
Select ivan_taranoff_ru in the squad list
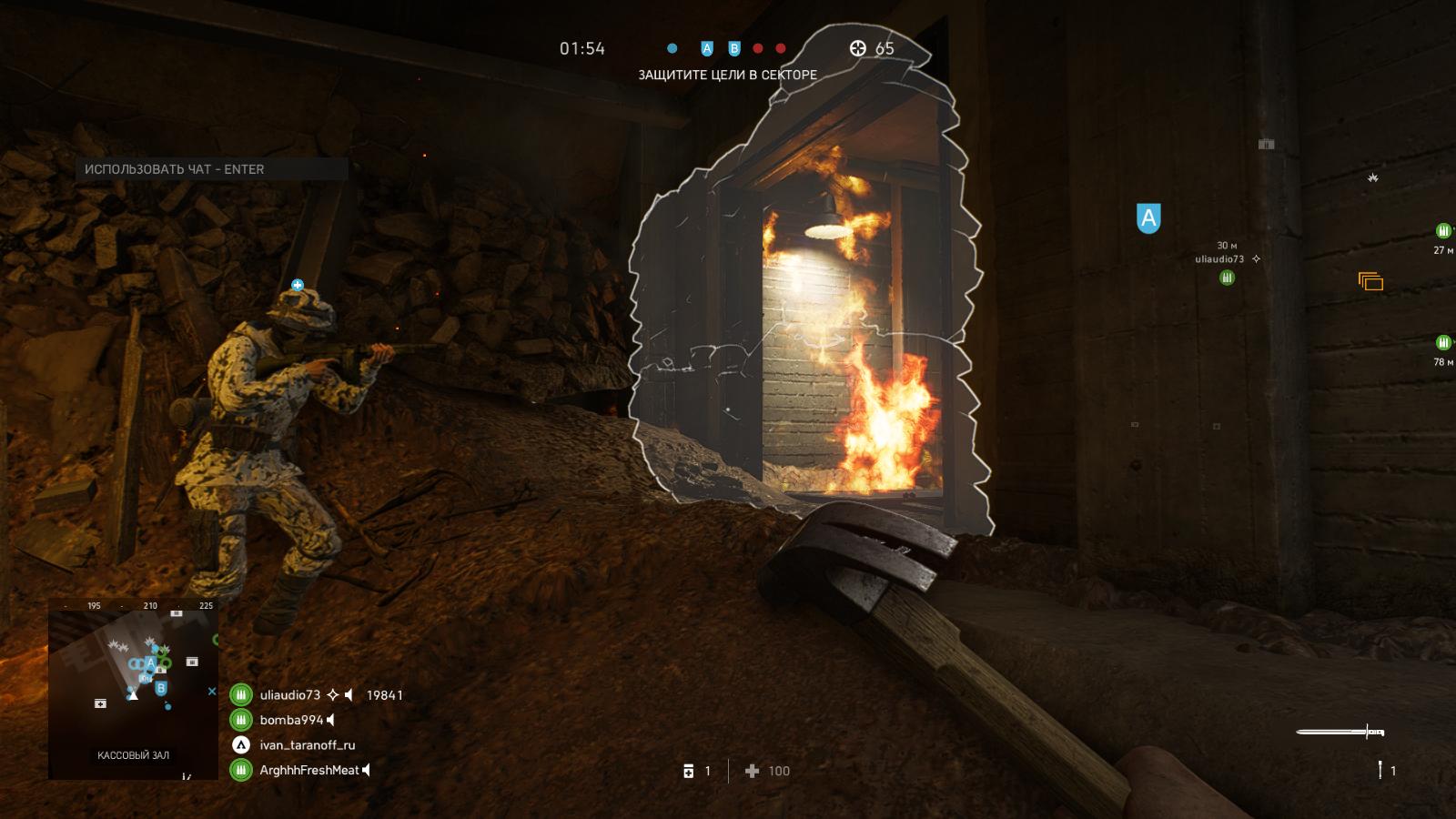point(308,745)
